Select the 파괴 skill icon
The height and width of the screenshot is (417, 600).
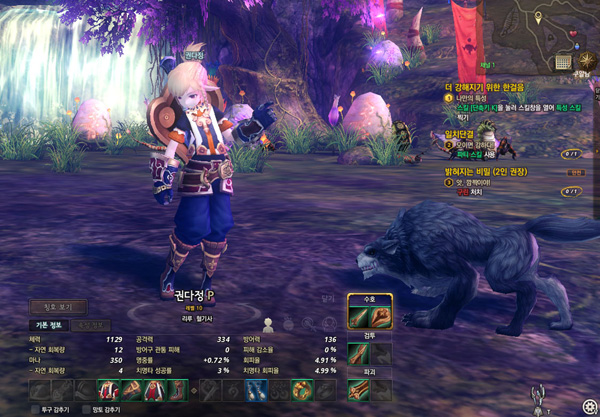pos(359,391)
